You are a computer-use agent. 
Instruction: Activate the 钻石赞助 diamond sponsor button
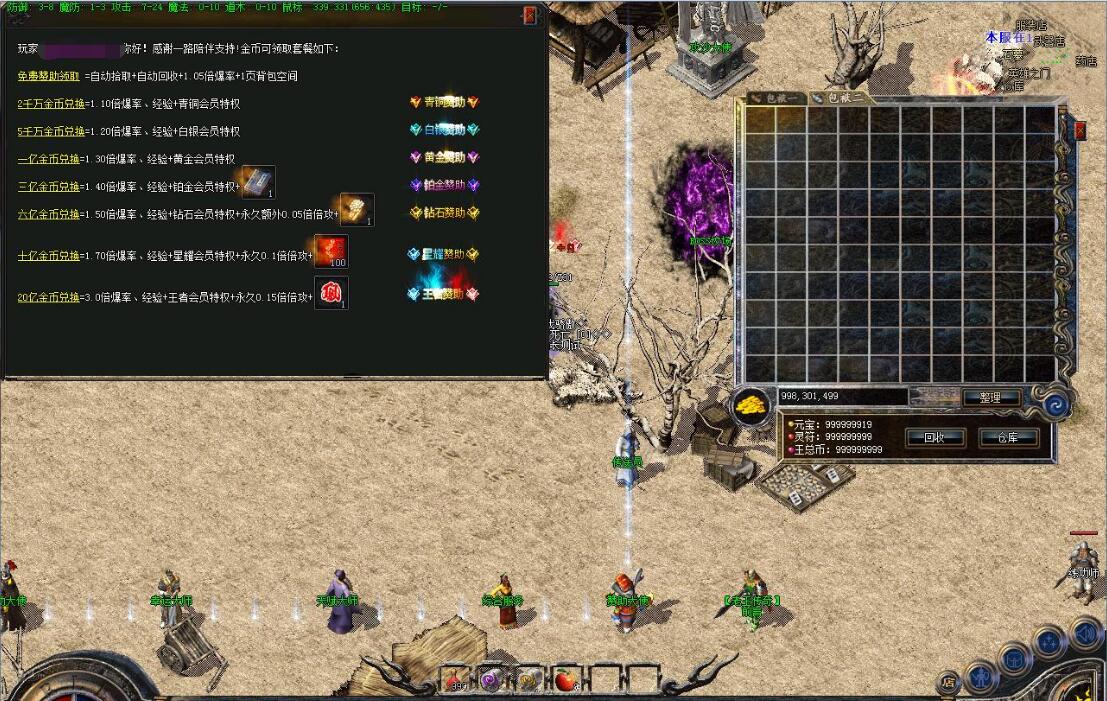[445, 213]
